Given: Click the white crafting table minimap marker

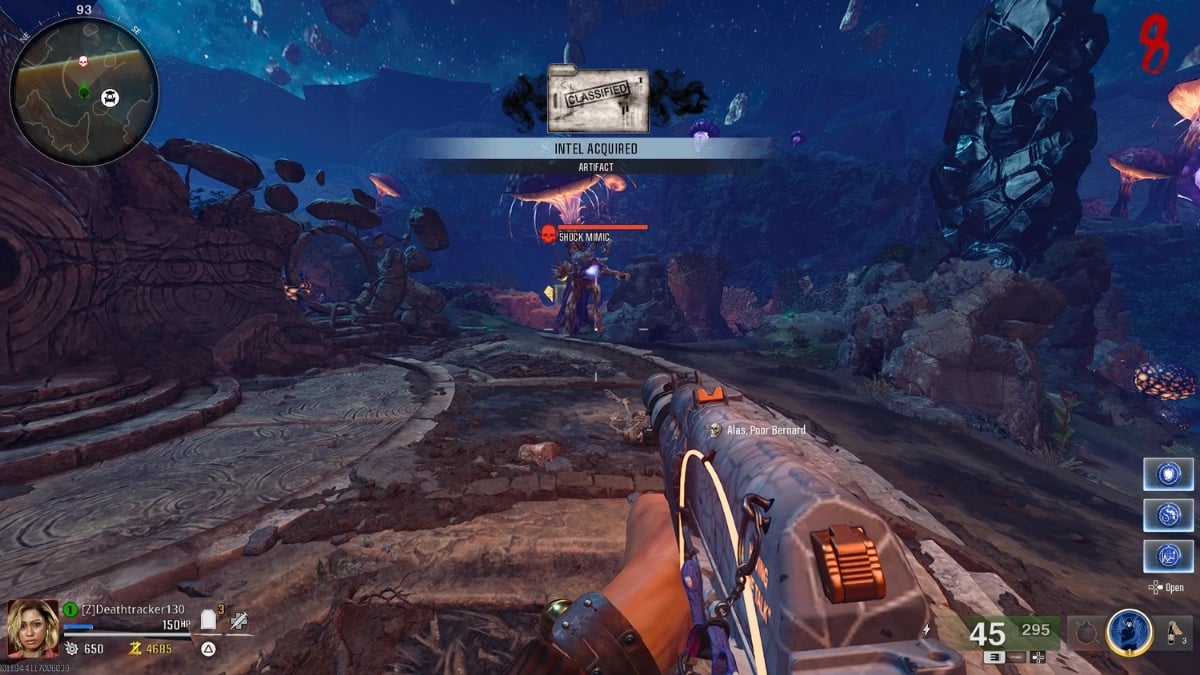Looking at the screenshot, I should click(x=110, y=97).
